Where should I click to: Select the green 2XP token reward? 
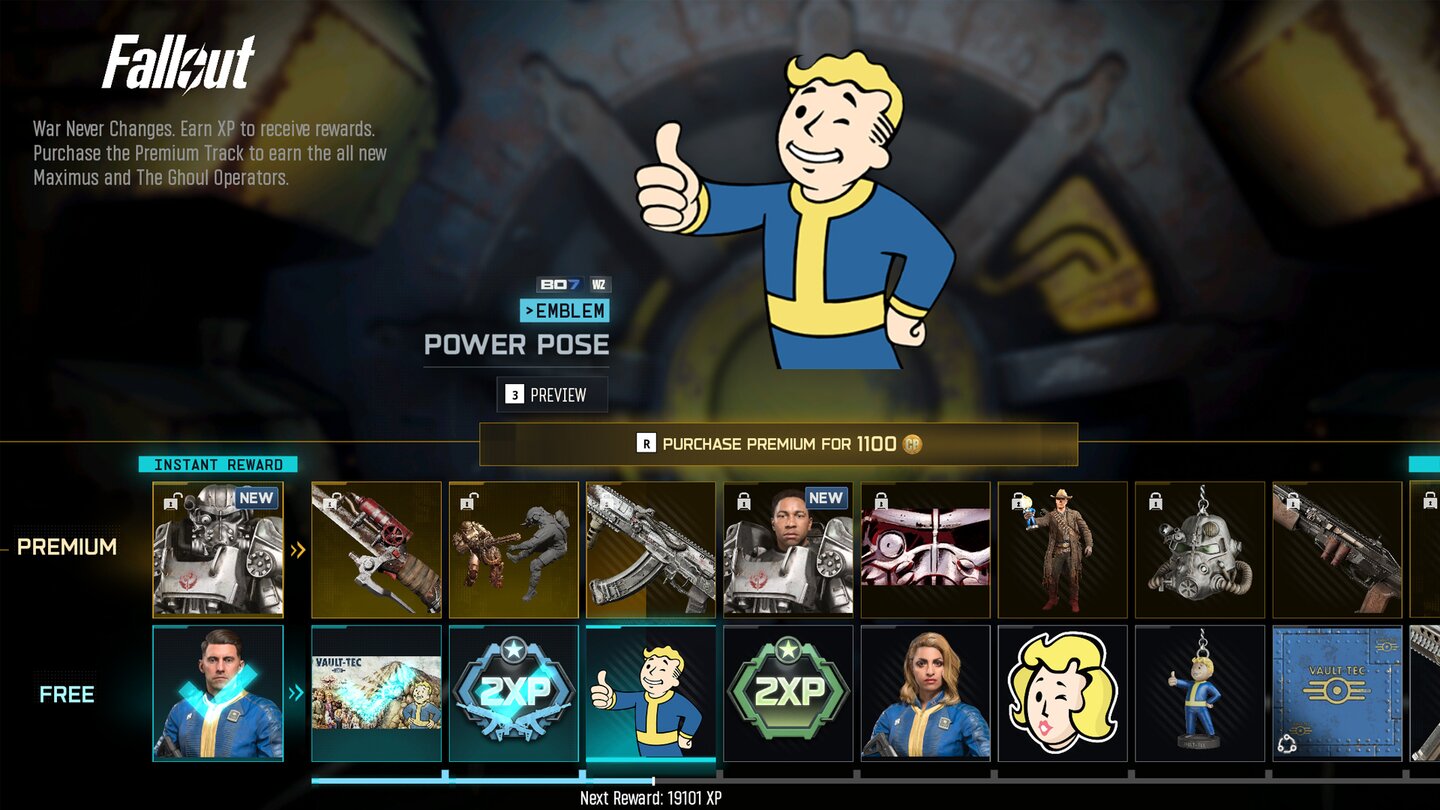[x=788, y=693]
